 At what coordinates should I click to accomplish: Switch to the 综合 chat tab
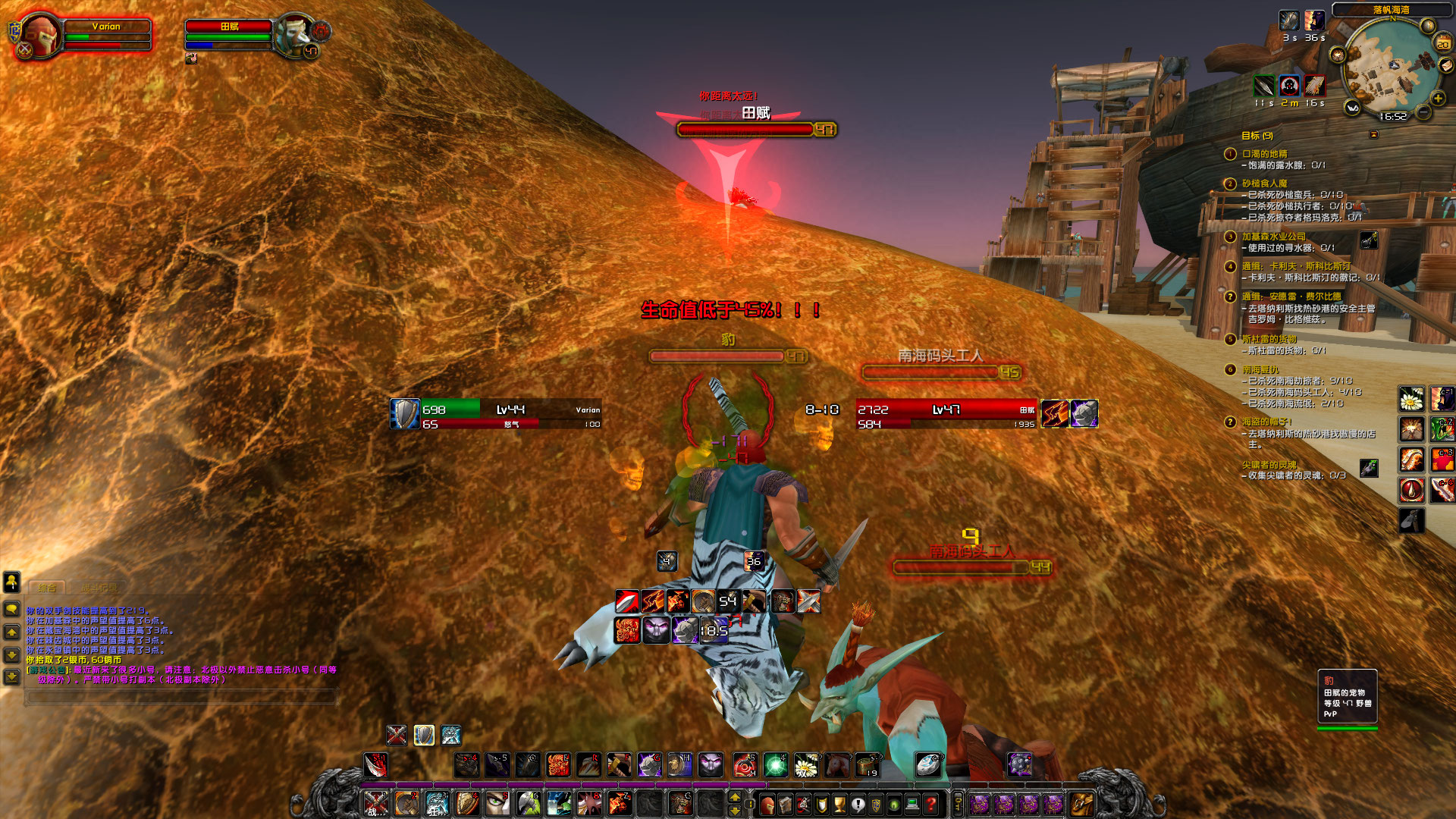(47, 587)
